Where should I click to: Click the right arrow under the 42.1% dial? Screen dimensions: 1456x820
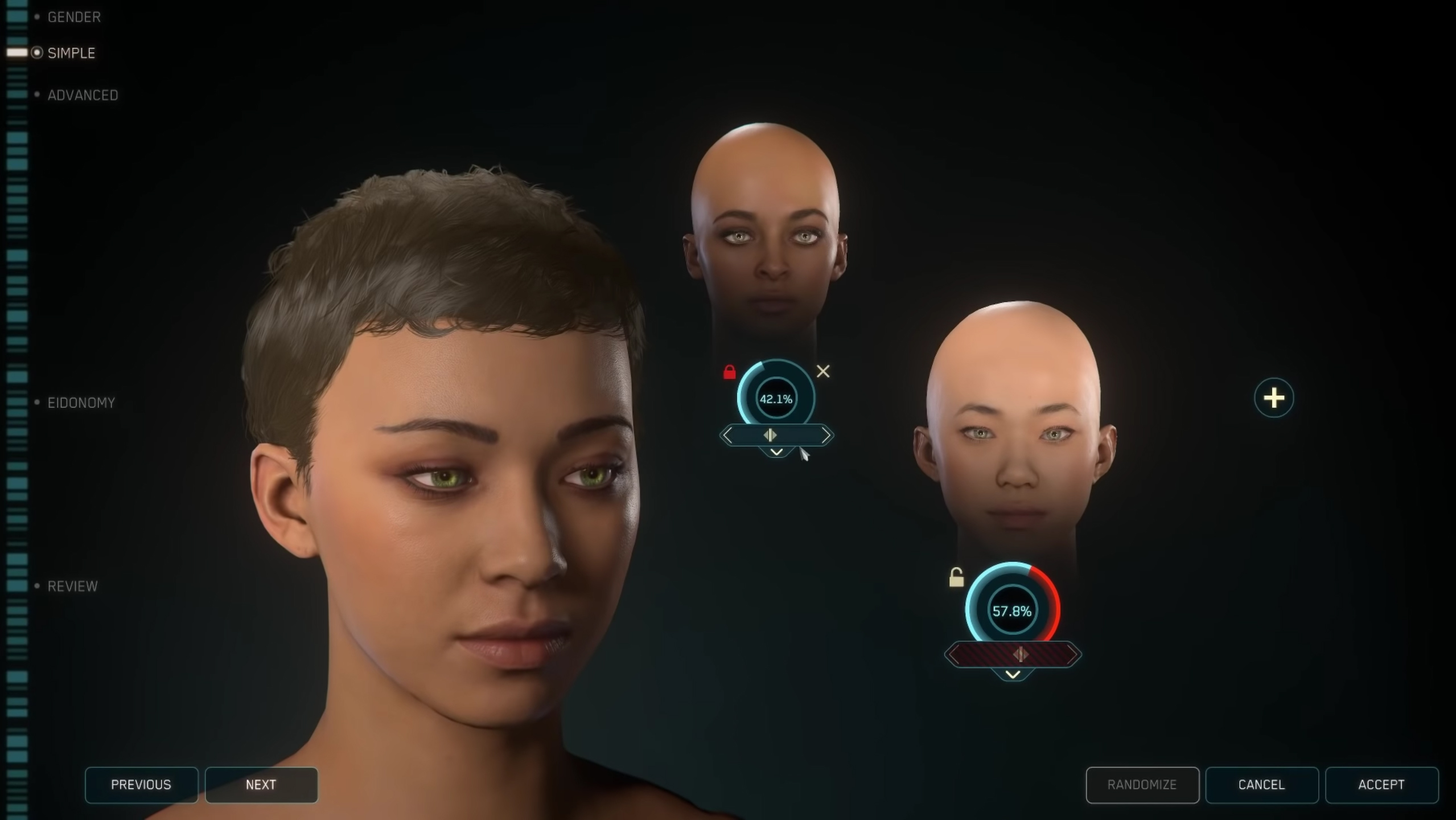[x=825, y=436]
